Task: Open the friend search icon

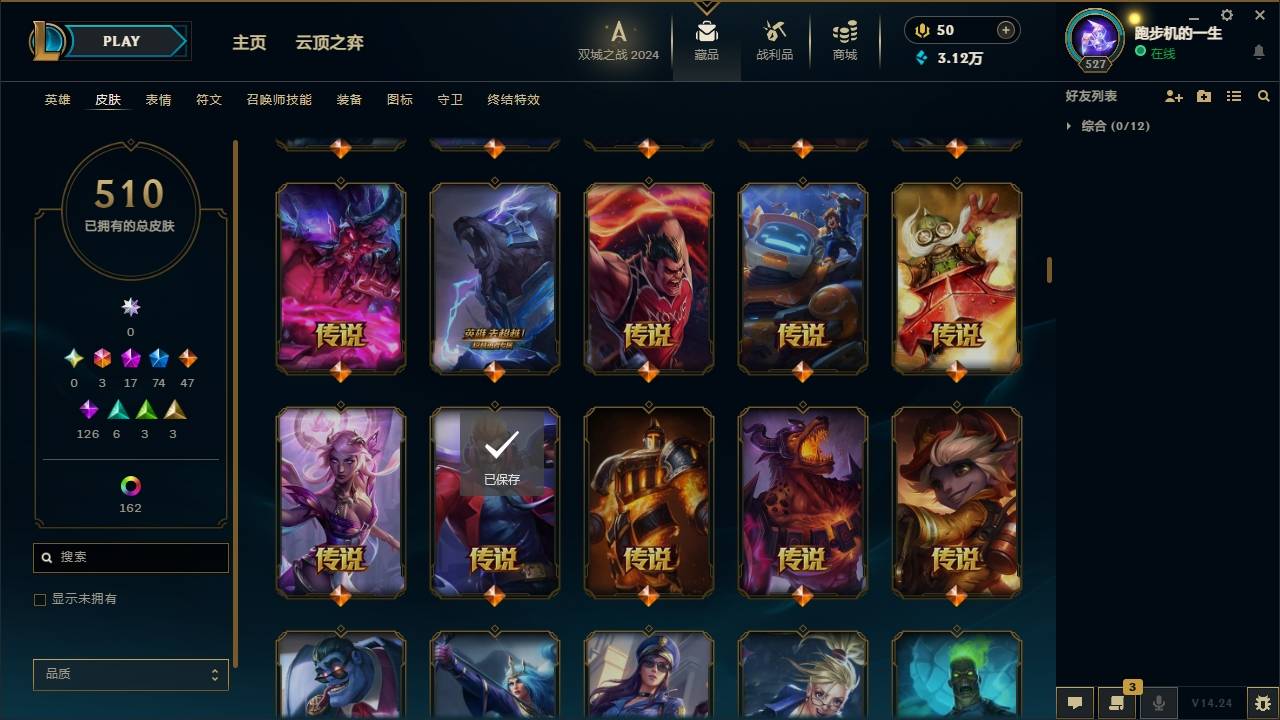Action: (1264, 95)
